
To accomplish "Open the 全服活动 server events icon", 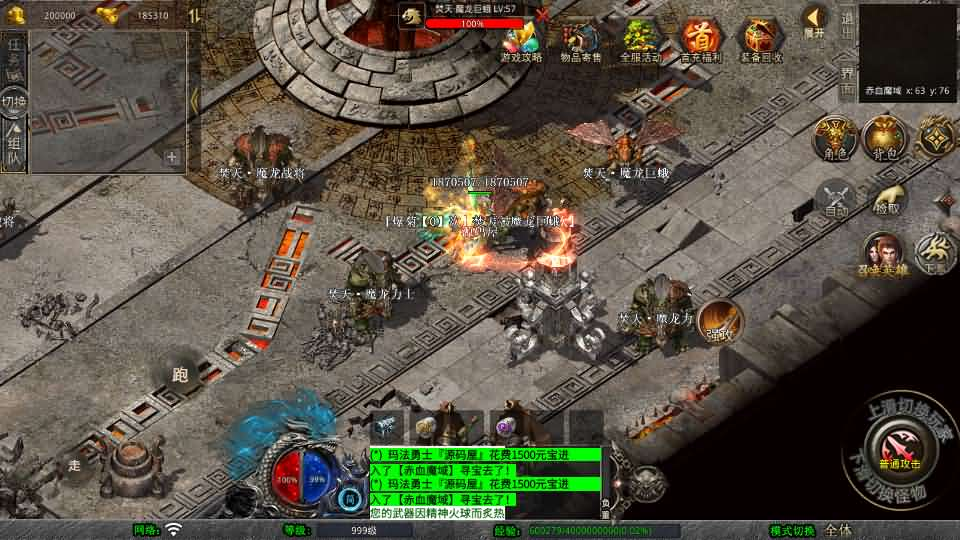I will [x=640, y=40].
